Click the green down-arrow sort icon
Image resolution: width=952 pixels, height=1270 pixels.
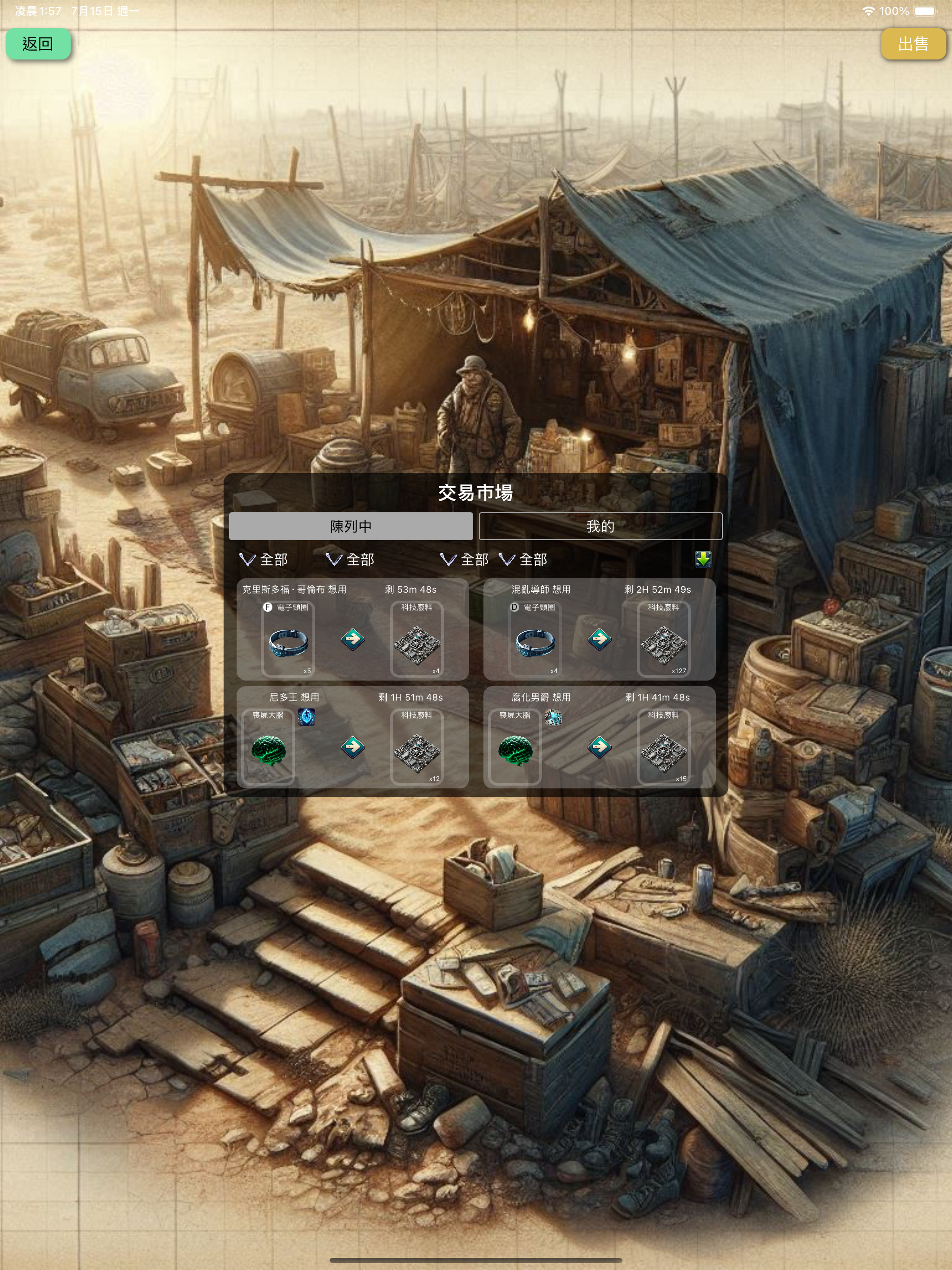[x=703, y=559]
